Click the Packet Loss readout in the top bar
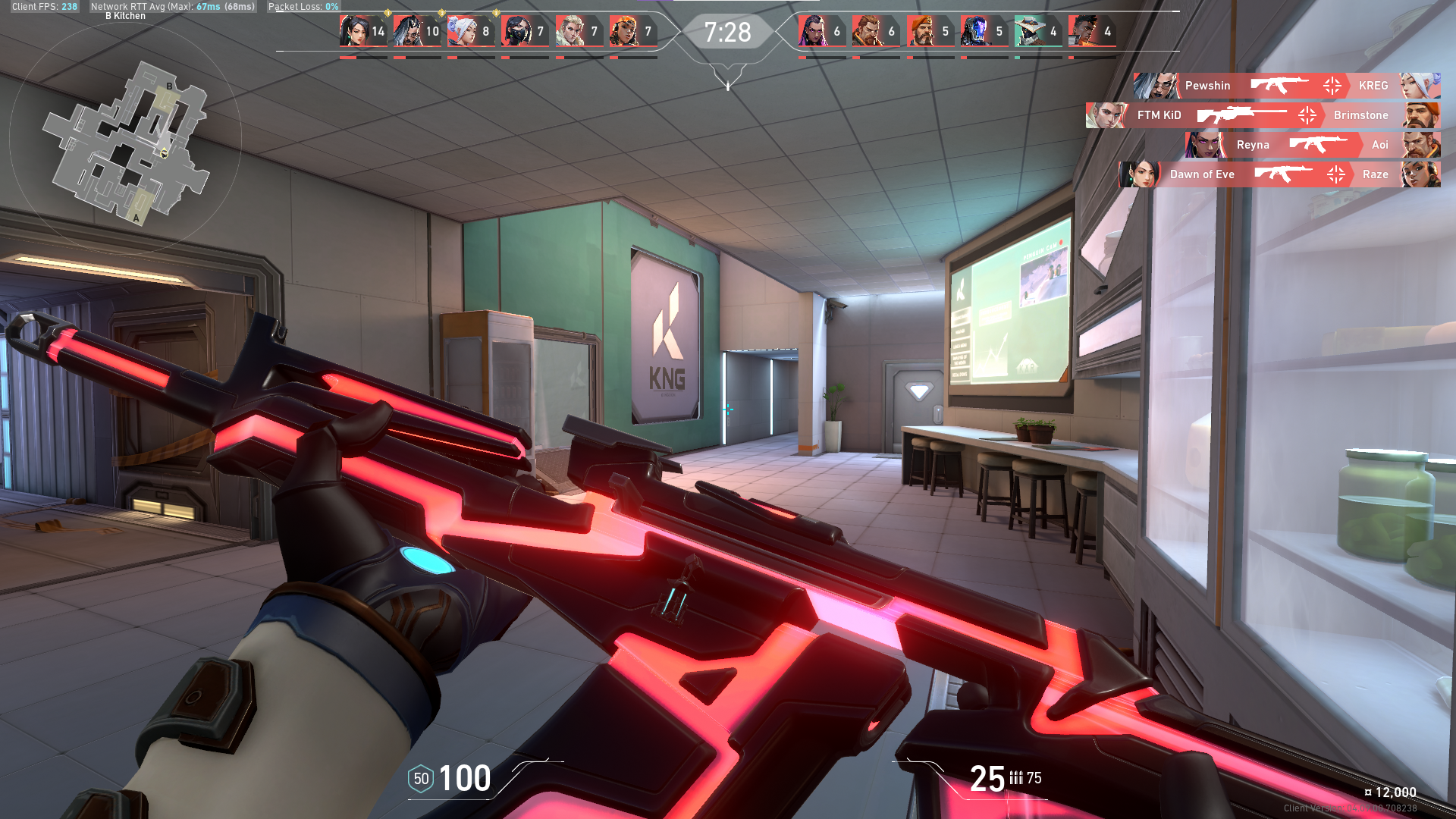This screenshot has height=819, width=1456. (x=302, y=7)
